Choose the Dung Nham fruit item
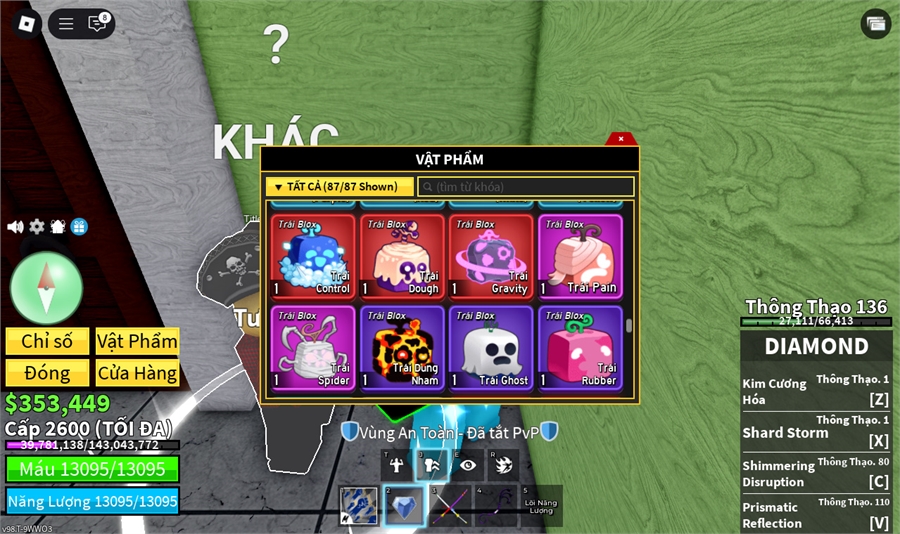Viewport: 900px width, 534px height. click(x=402, y=347)
